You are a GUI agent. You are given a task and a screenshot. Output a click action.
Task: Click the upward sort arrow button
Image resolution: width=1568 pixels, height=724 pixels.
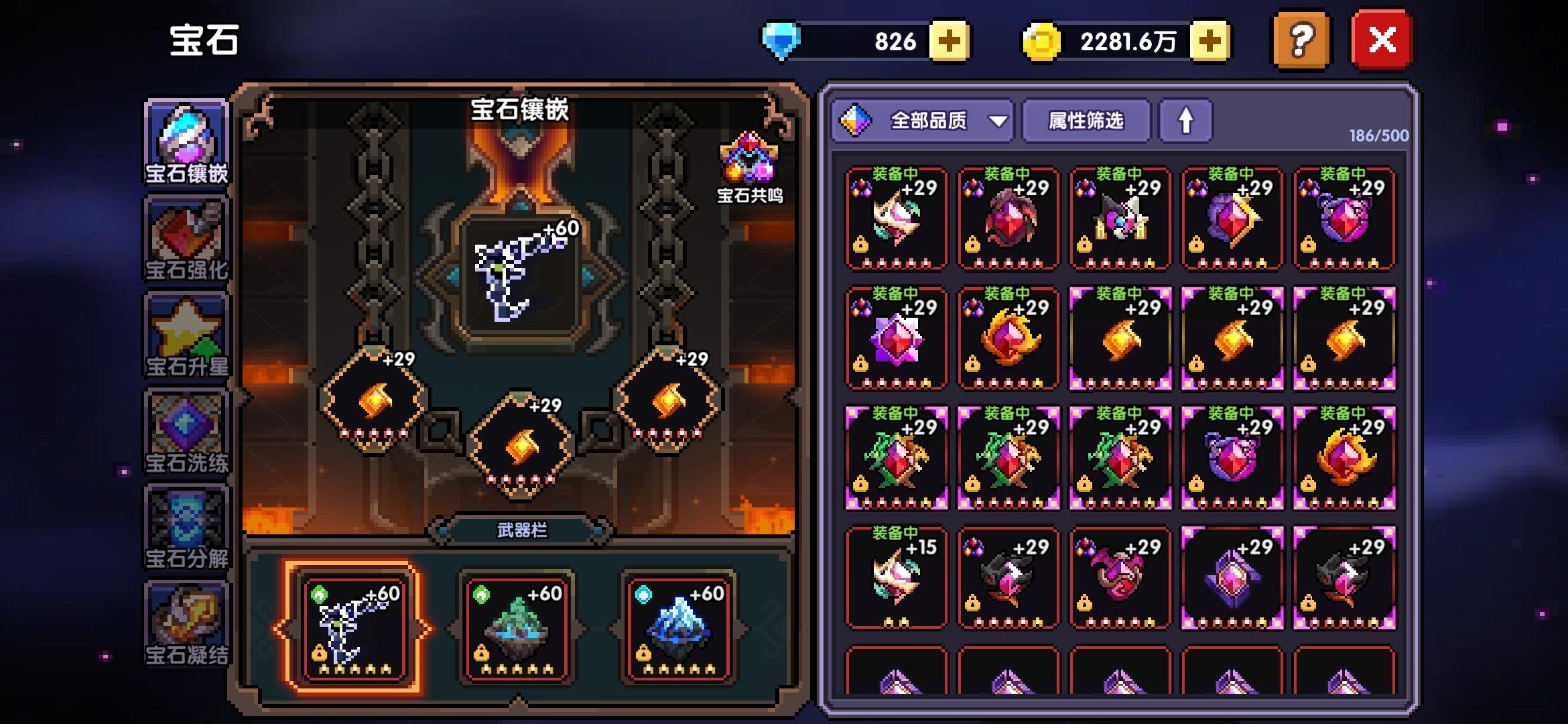(1186, 121)
